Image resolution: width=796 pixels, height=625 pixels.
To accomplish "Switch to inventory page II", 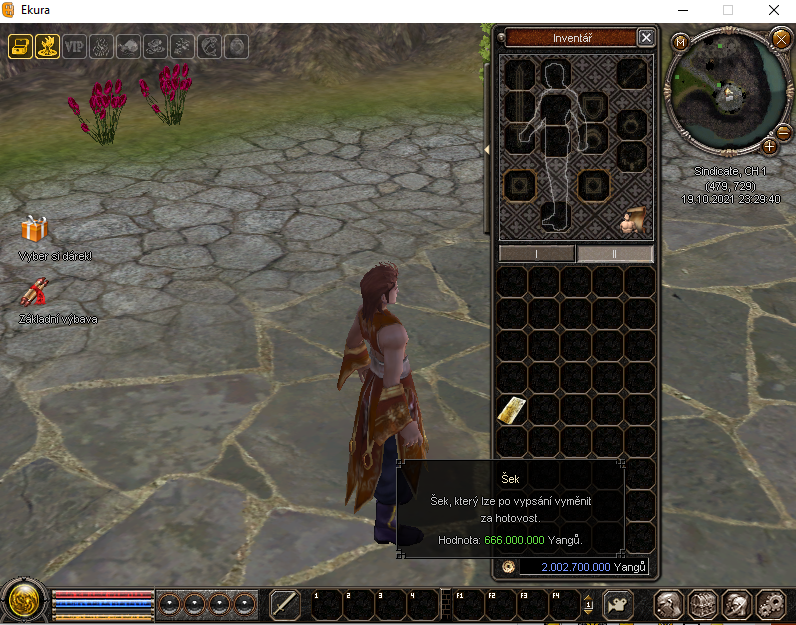I will coord(615,254).
